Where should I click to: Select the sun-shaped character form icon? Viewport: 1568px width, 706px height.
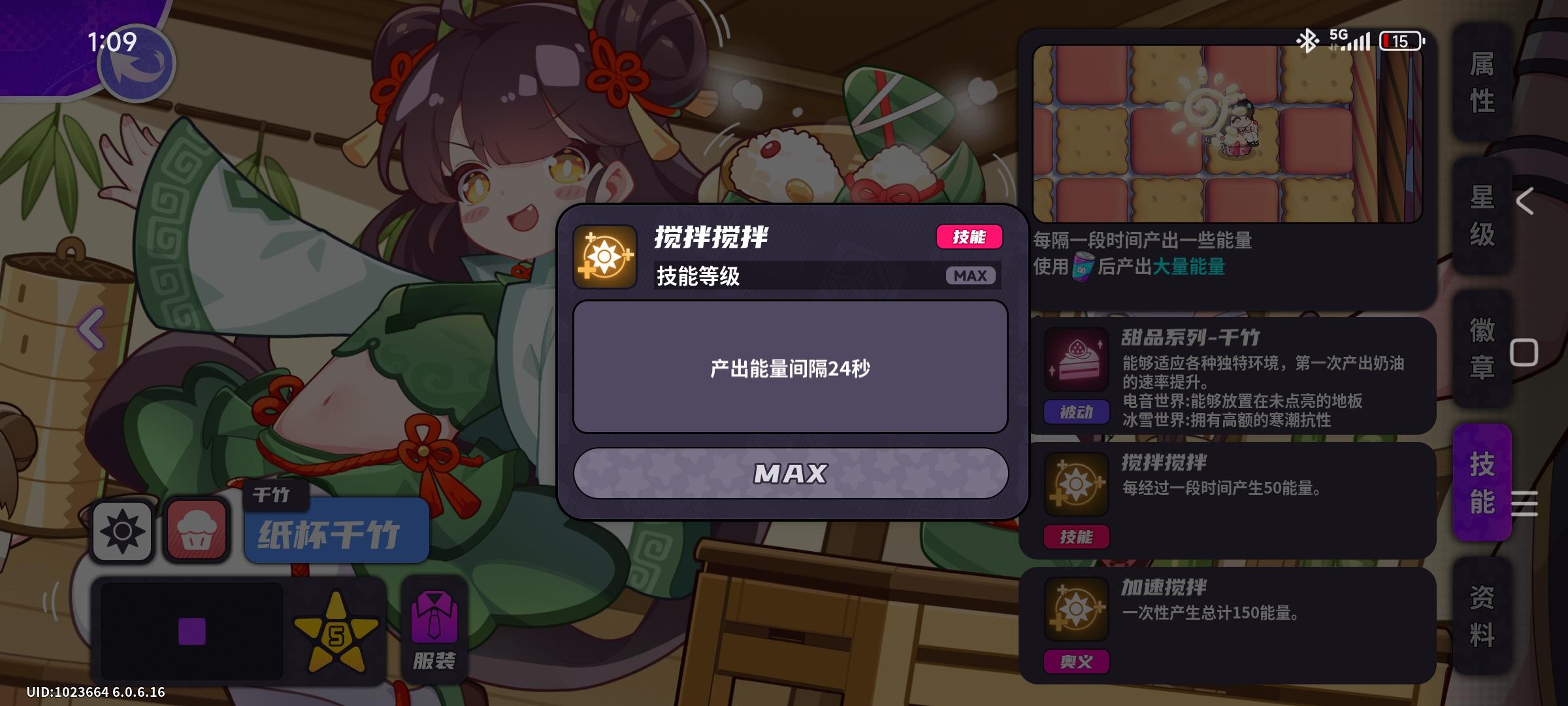tap(122, 531)
